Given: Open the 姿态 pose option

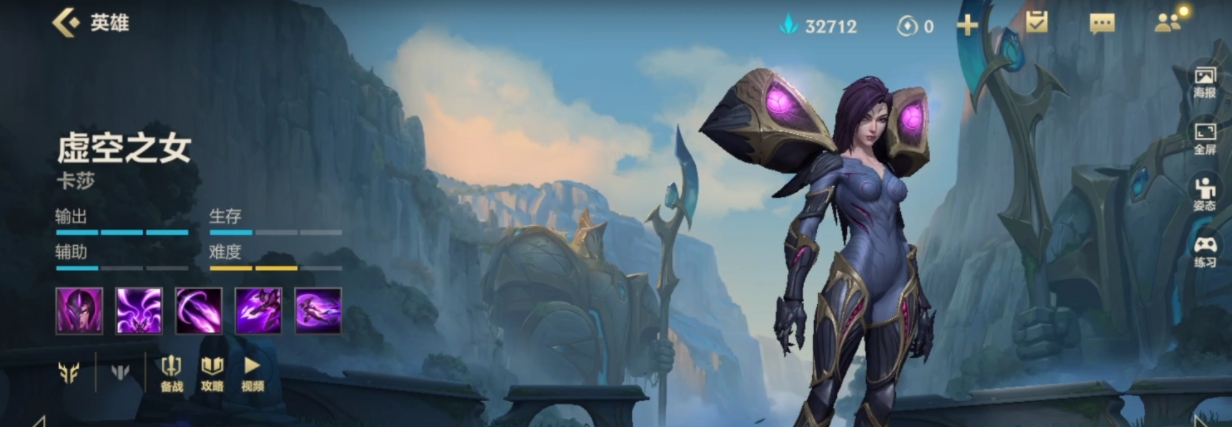Looking at the screenshot, I should click(1204, 194).
